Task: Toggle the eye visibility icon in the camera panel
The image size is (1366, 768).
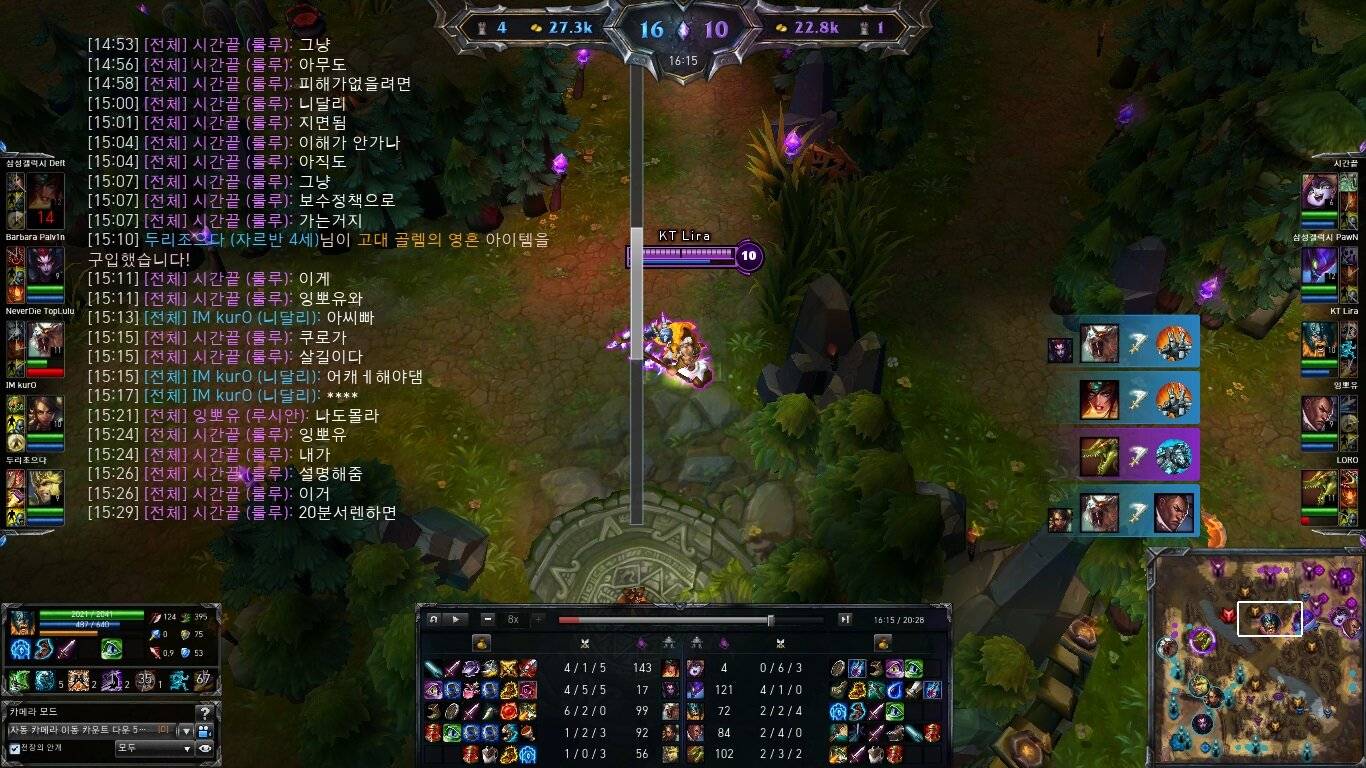Action: click(205, 748)
